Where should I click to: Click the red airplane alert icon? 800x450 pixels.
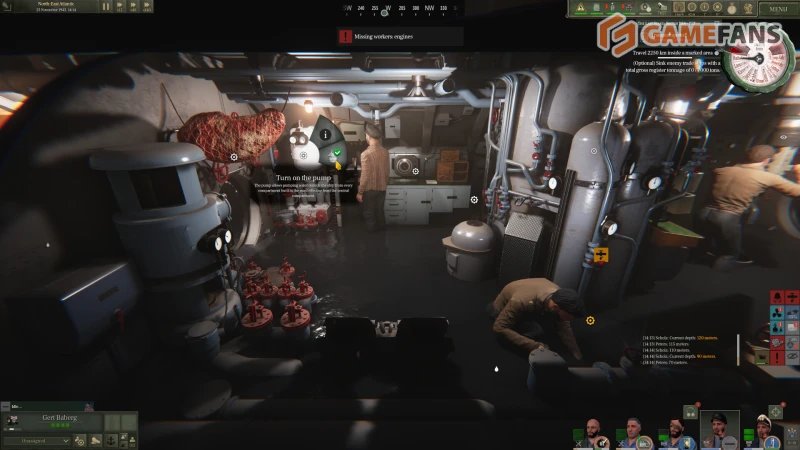(x=791, y=298)
